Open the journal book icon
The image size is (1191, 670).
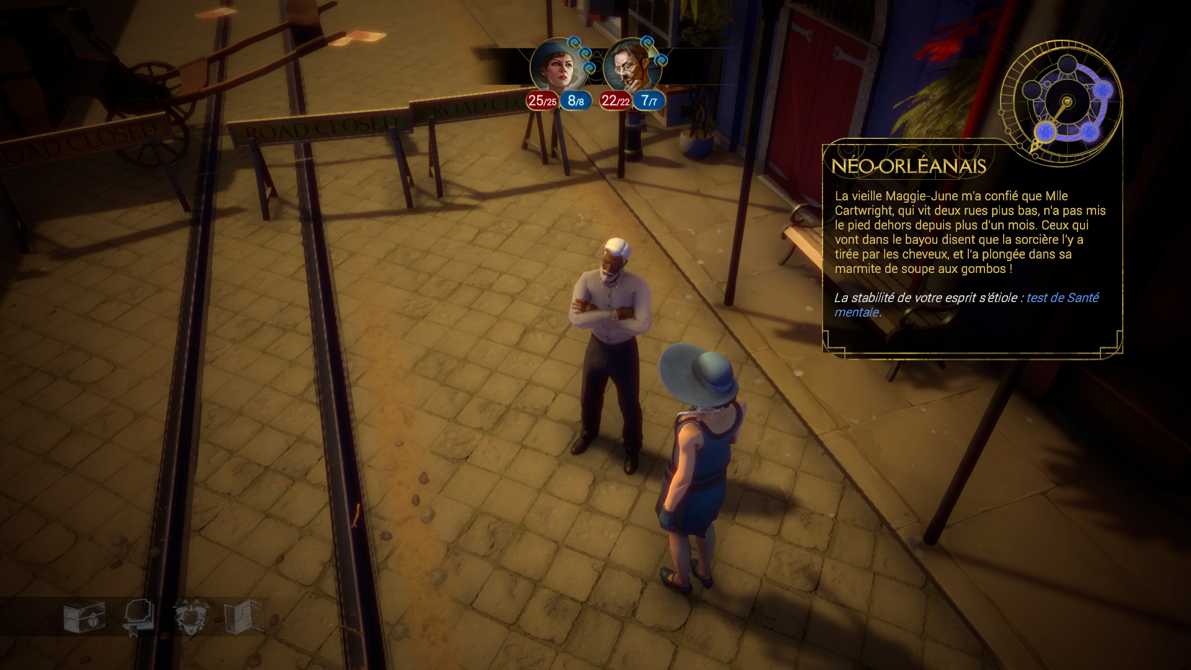(242, 617)
